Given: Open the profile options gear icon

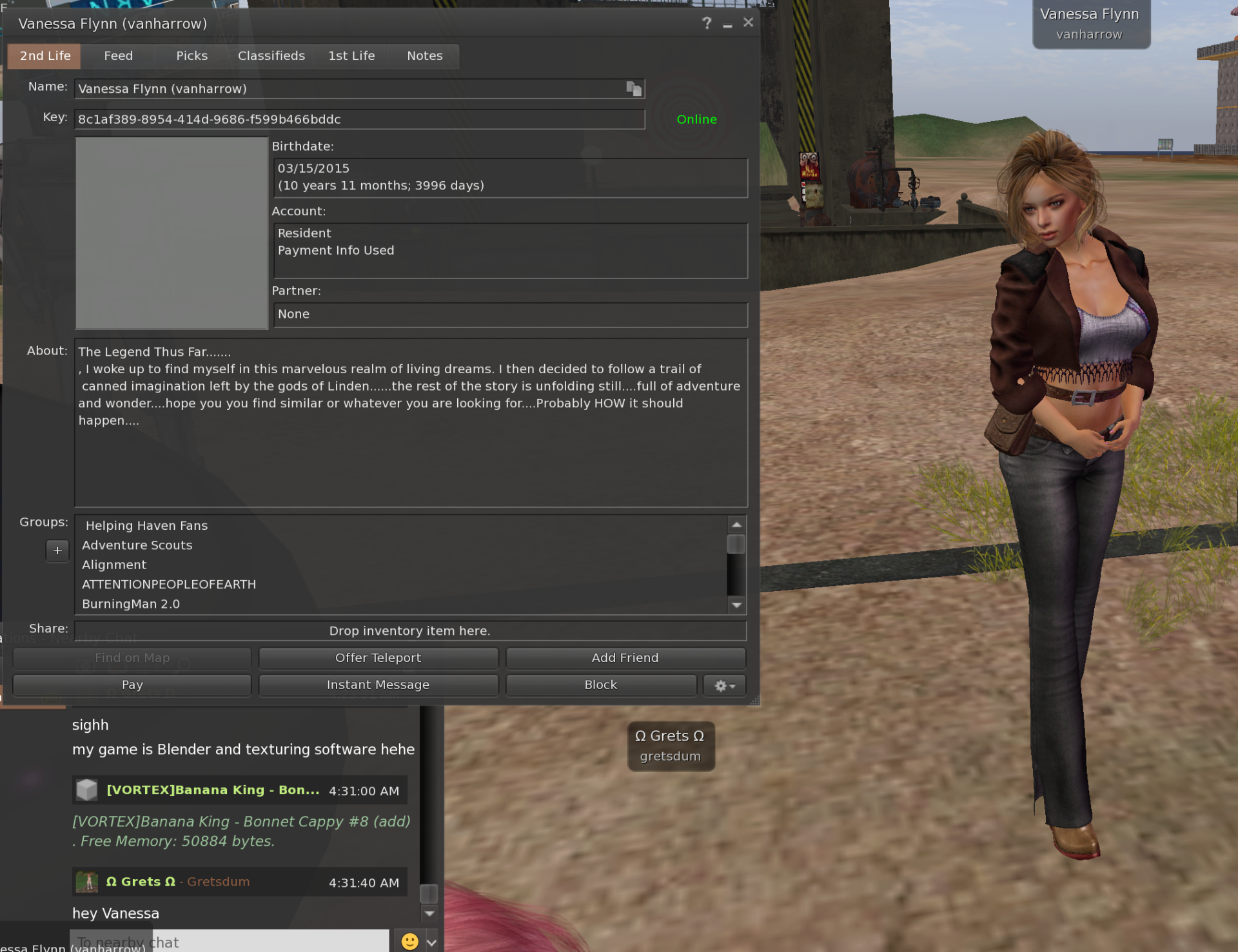Looking at the screenshot, I should pos(720,685).
